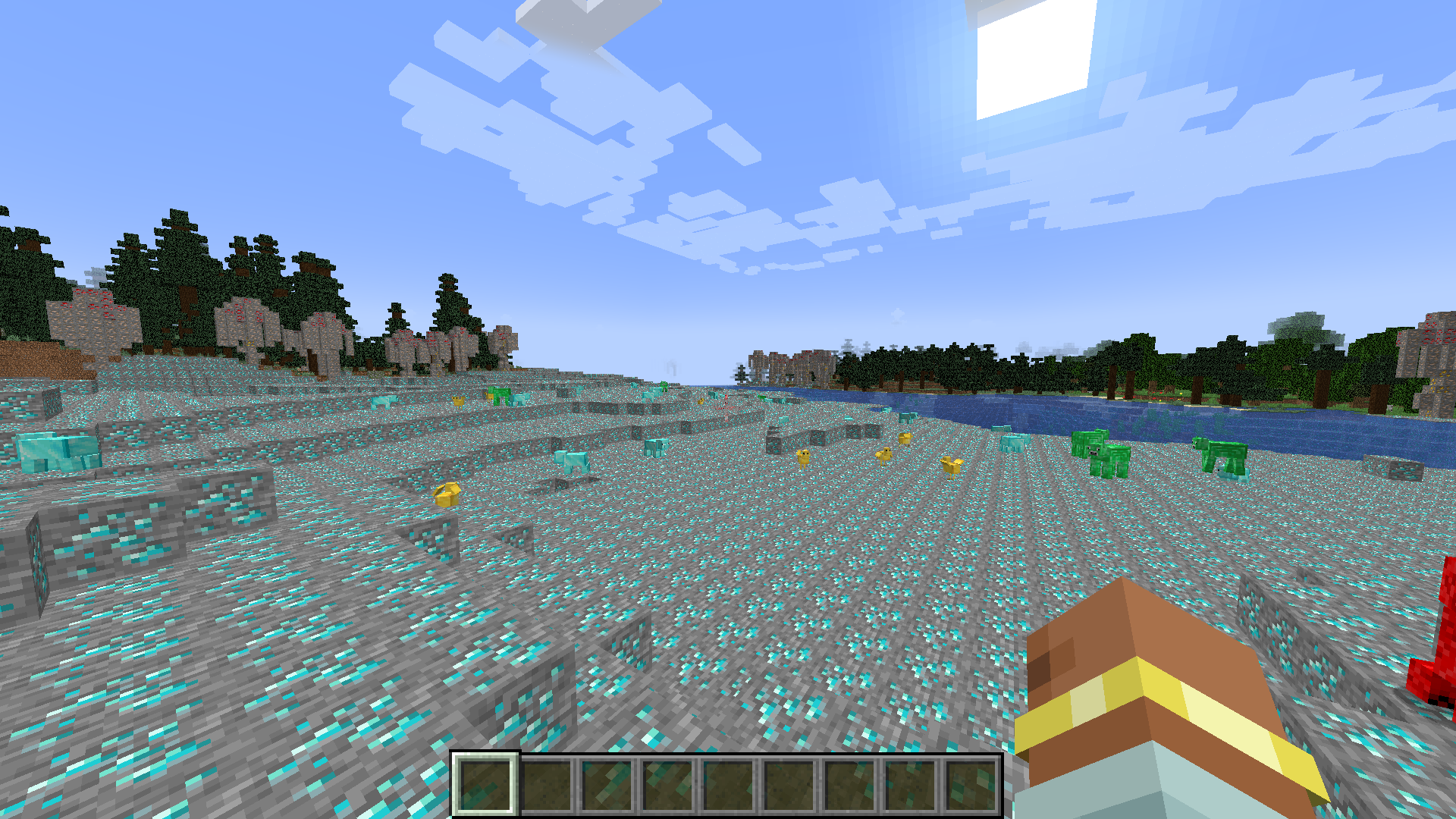Image resolution: width=1456 pixels, height=819 pixels.
Task: Select the third hotbar slot
Action: [x=605, y=786]
